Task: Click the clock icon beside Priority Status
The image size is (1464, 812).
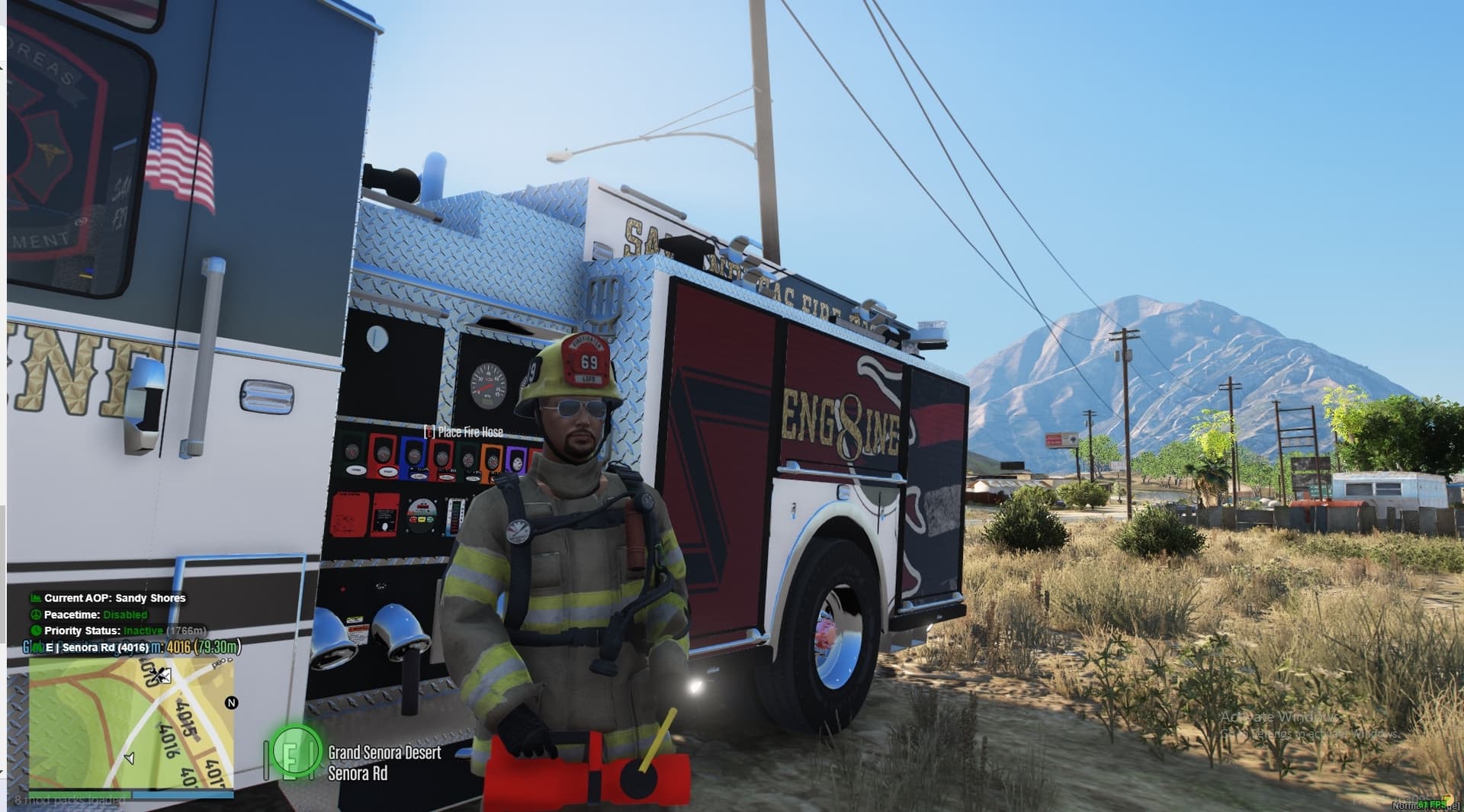Action: (37, 631)
